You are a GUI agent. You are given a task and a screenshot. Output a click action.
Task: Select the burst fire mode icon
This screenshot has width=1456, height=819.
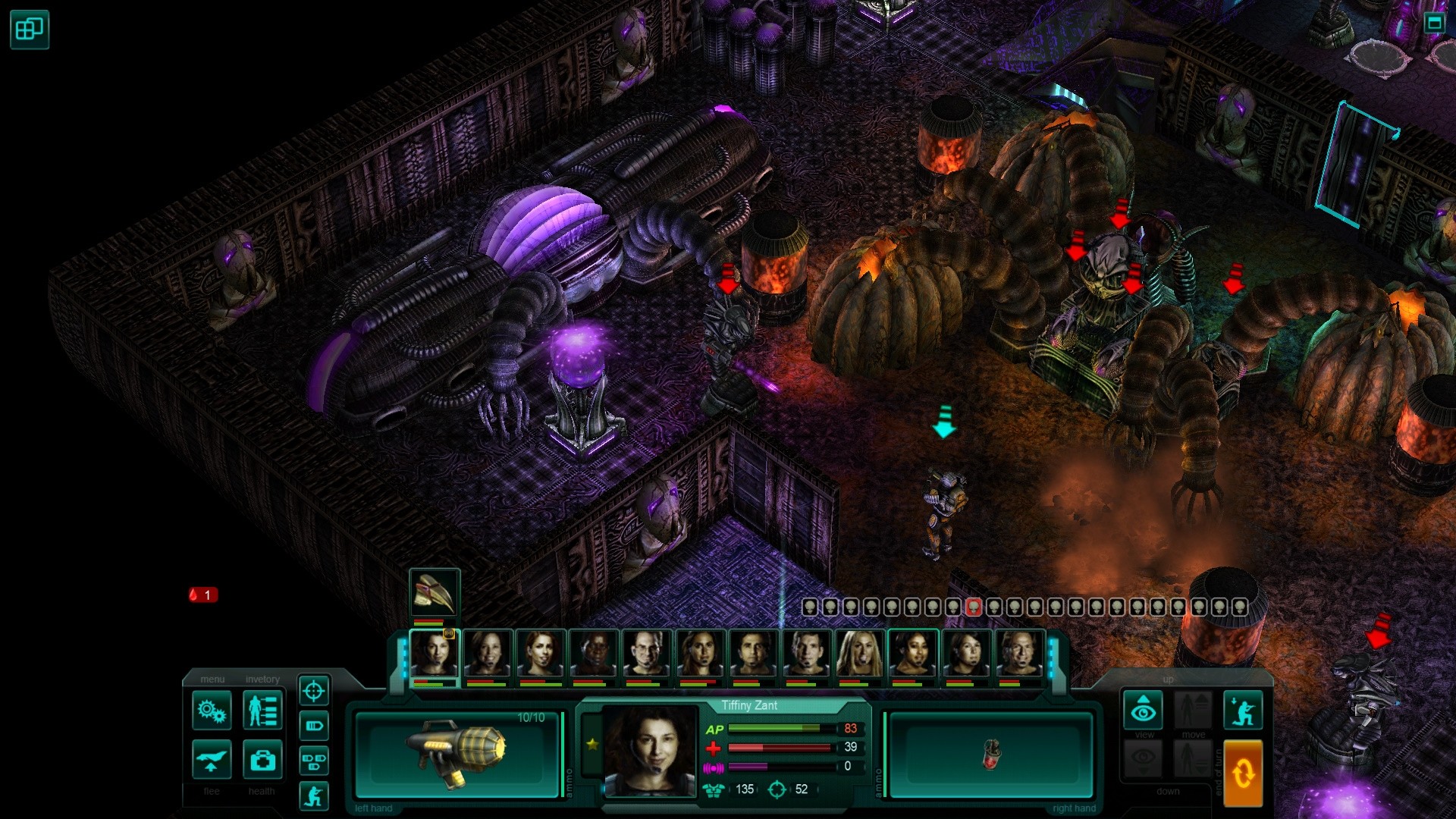click(x=313, y=758)
